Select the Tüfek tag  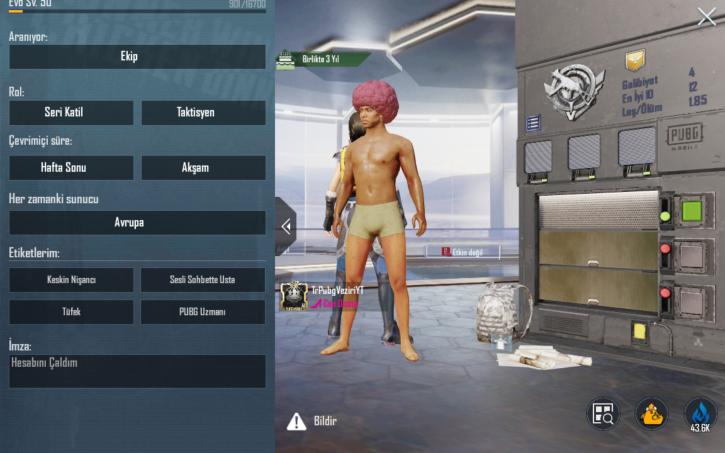point(71,312)
